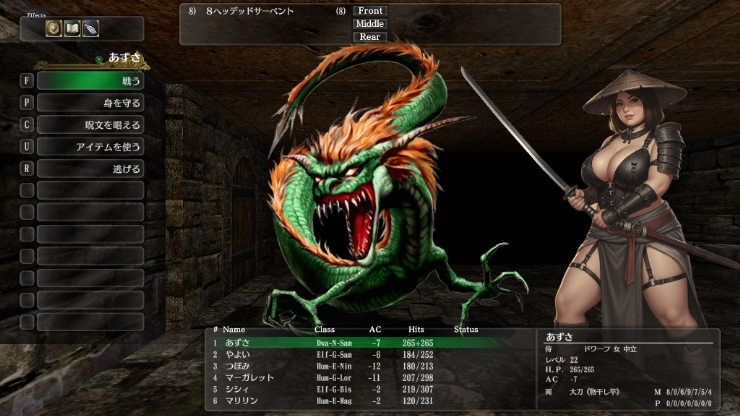Select party member マーガレット in the roster
The image size is (740, 416).
pos(246,378)
